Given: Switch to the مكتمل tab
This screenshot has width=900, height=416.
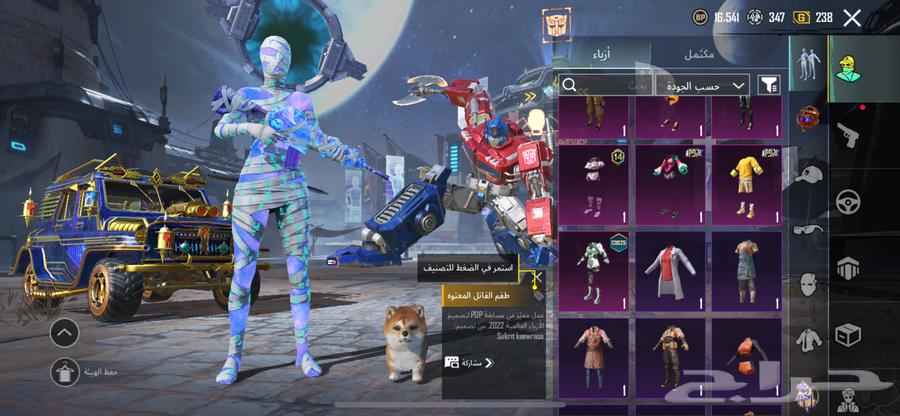Looking at the screenshot, I should [x=699, y=54].
